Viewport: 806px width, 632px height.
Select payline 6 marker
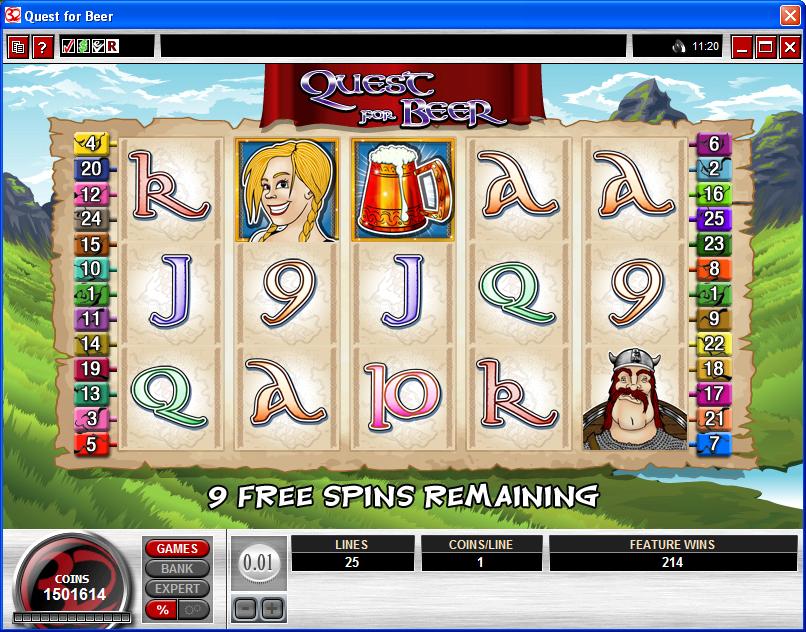tap(714, 144)
